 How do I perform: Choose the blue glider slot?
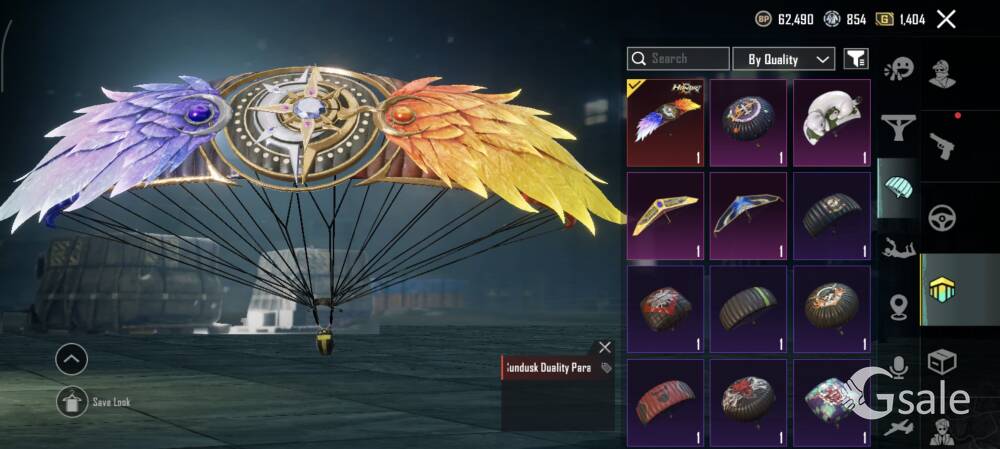[748, 216]
